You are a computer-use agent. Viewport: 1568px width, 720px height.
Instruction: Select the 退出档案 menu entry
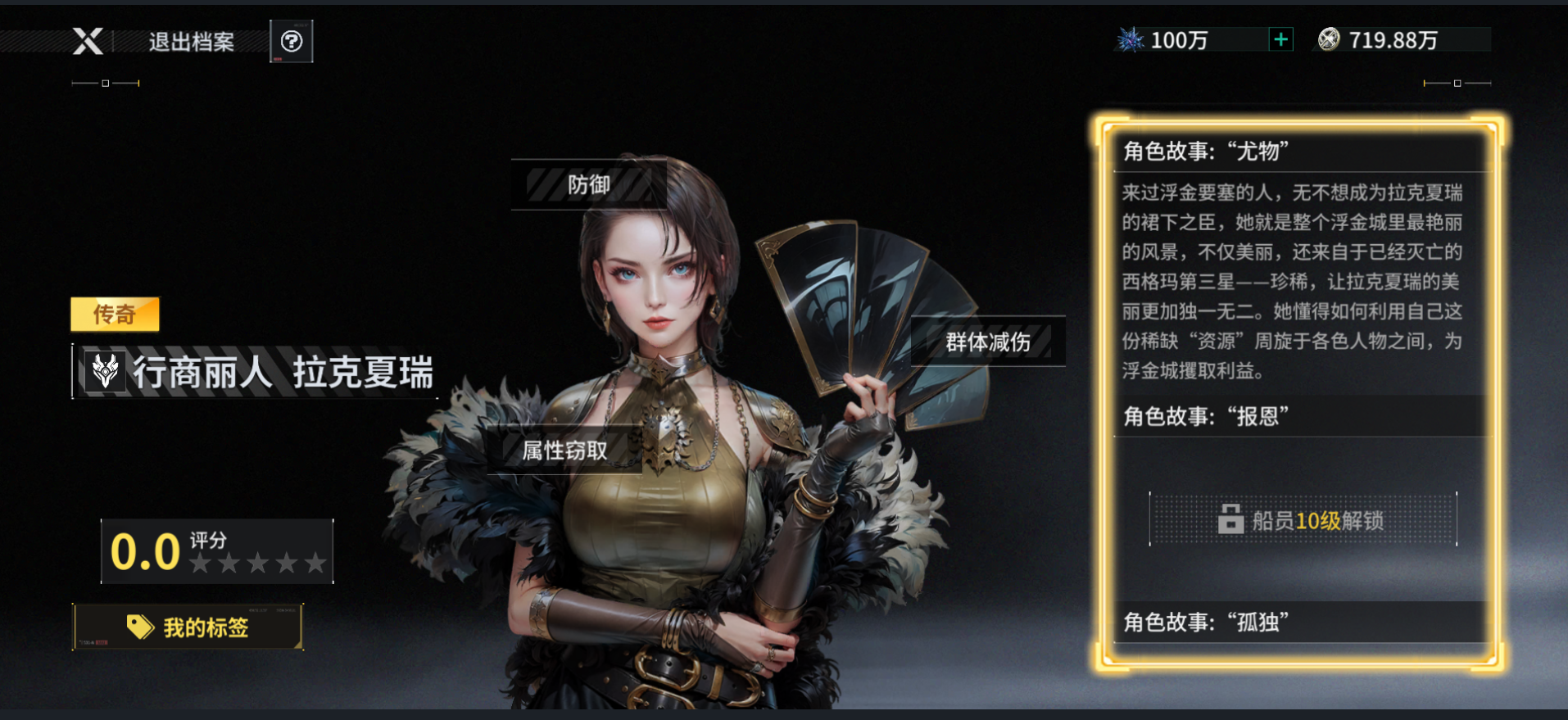tap(189, 43)
